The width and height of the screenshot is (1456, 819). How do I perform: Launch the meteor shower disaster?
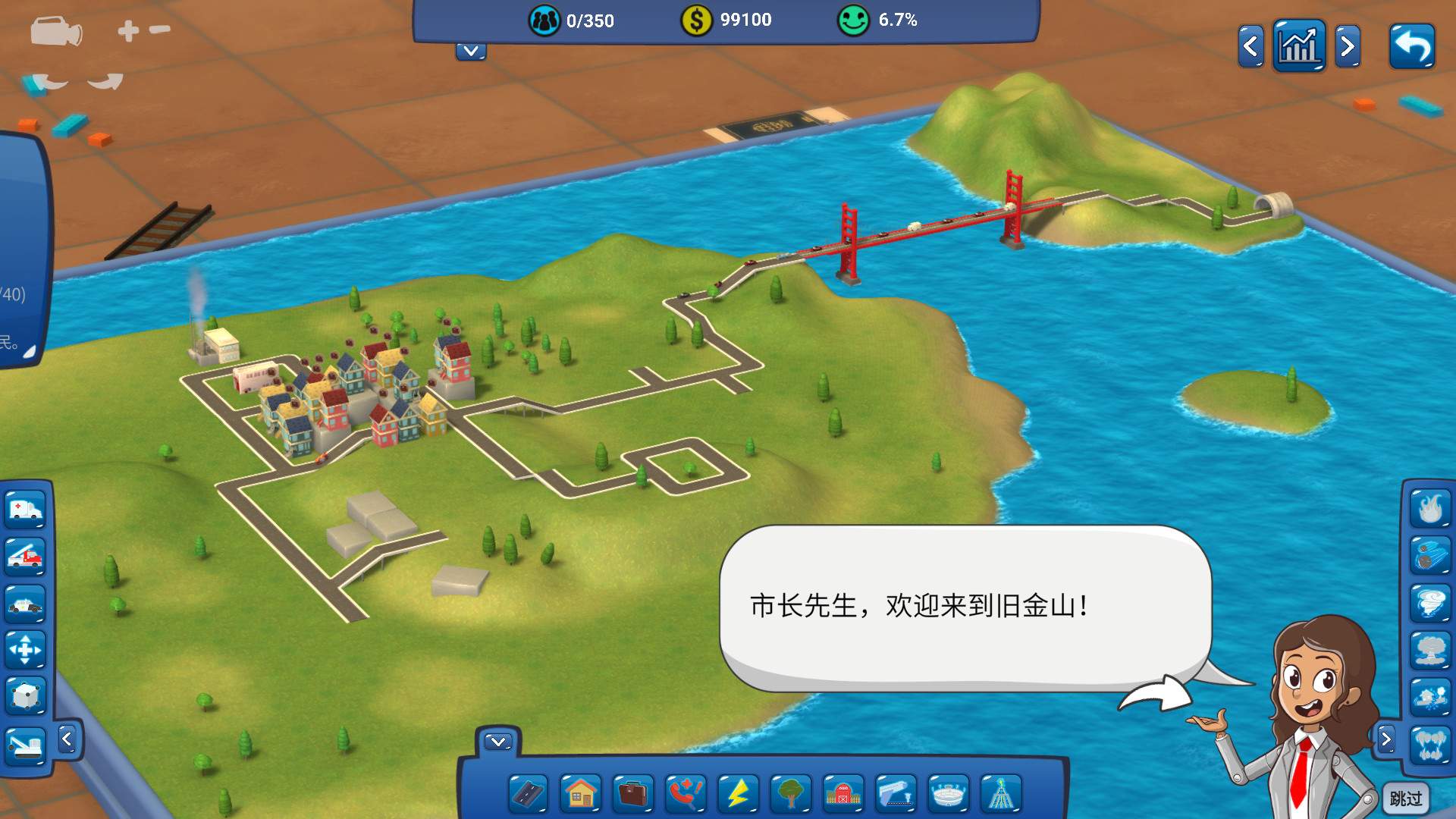1429,554
